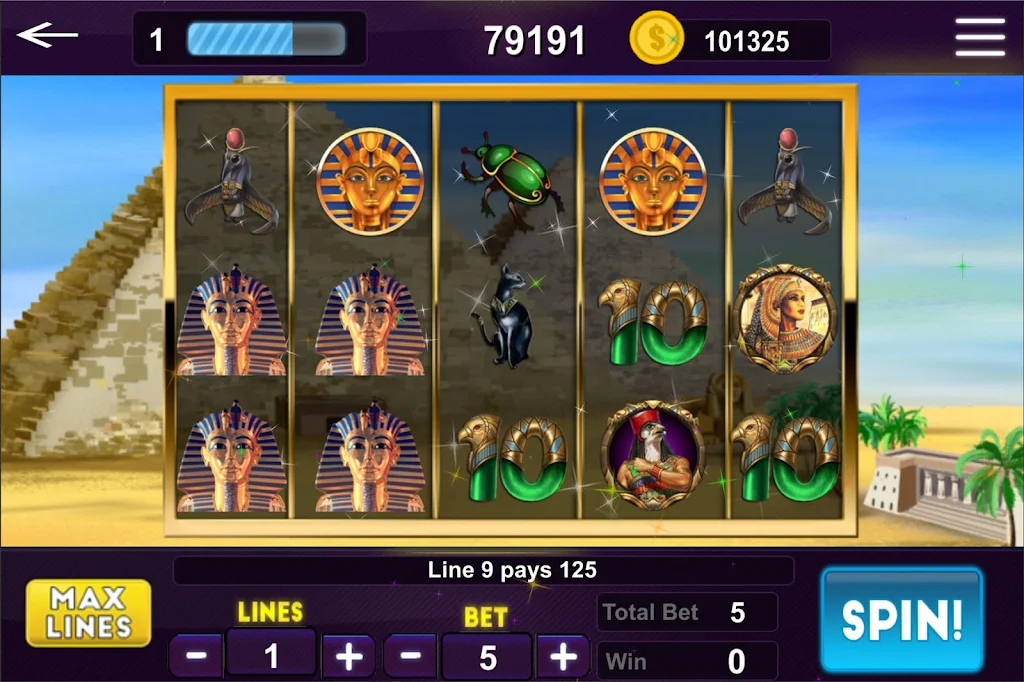The height and width of the screenshot is (682, 1024).
Task: Lower the bet amount
Action: tap(411, 657)
